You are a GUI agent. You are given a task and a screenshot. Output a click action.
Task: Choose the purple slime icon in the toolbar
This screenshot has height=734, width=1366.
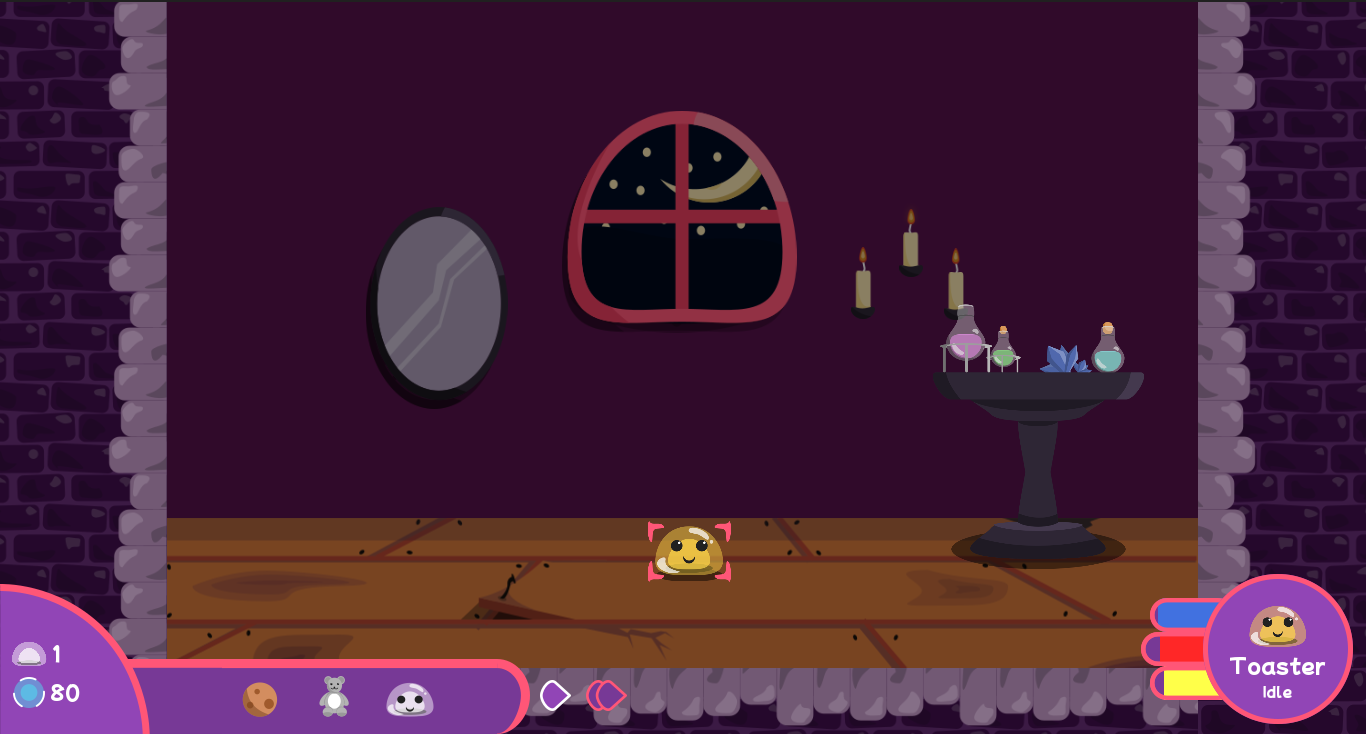click(x=410, y=699)
